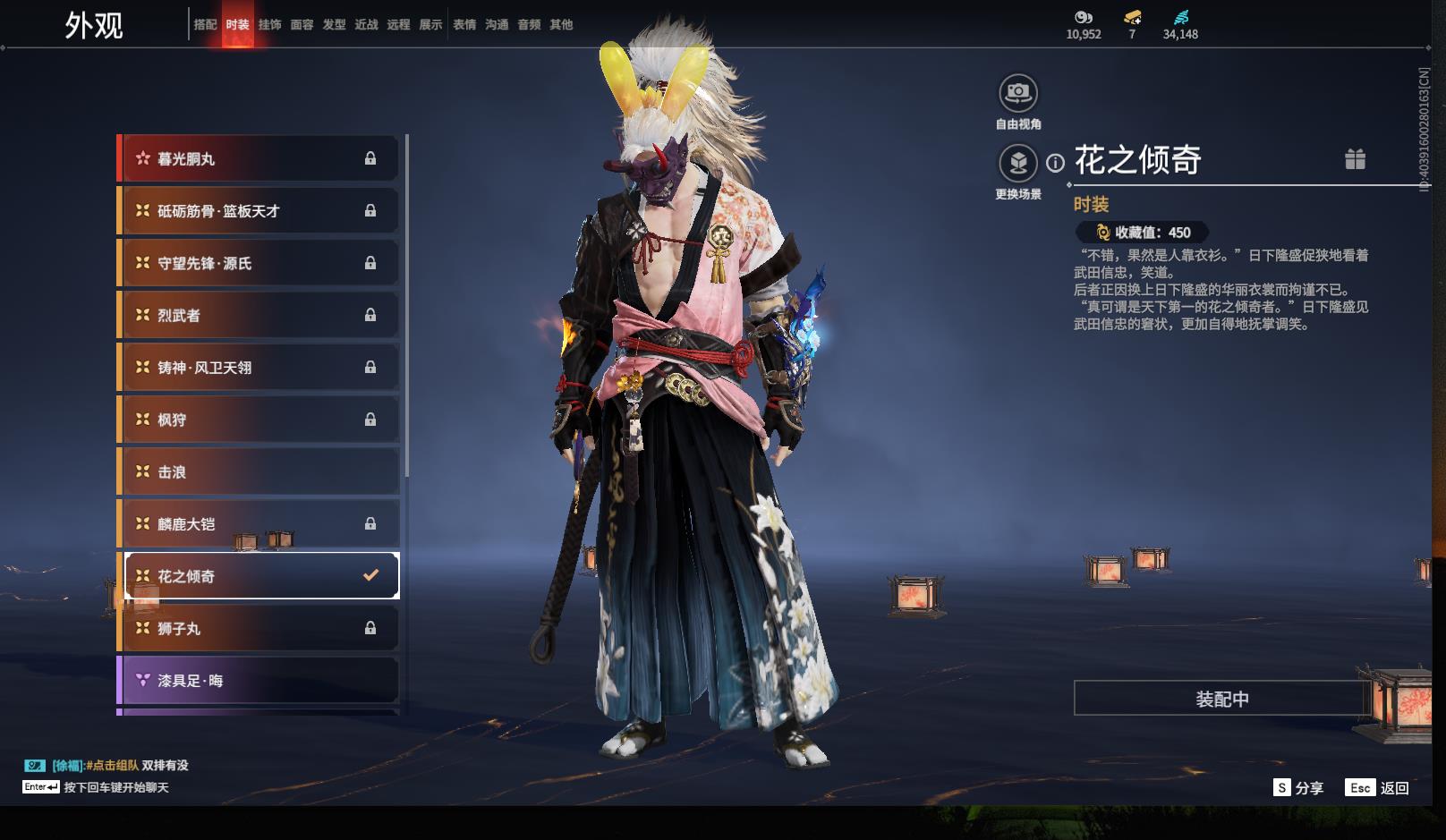Activate the 自由视角 free camera icon
Viewport: 1446px width, 840px height.
point(1018,92)
